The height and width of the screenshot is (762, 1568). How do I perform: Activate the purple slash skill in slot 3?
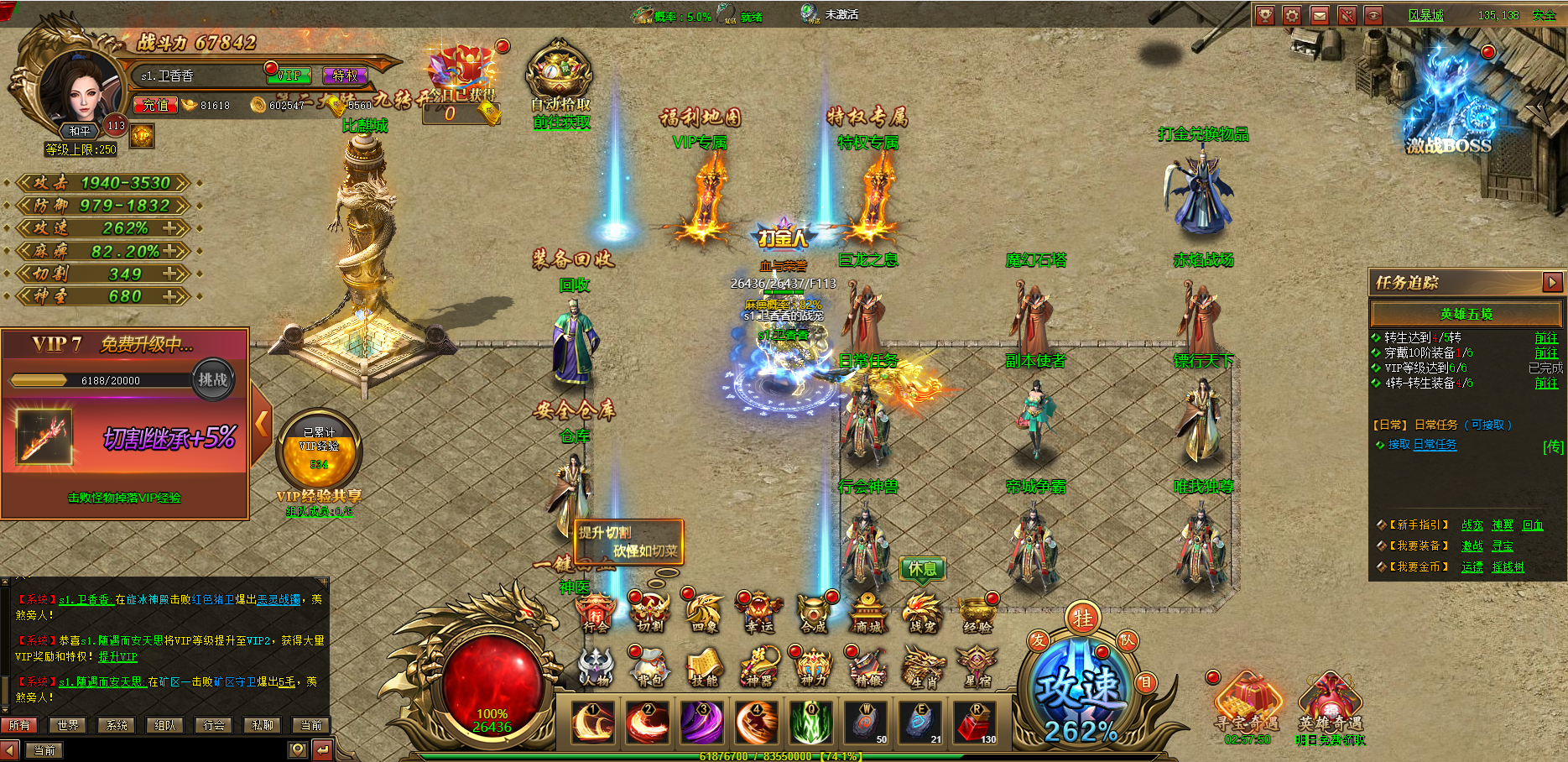pyautogui.click(x=702, y=723)
